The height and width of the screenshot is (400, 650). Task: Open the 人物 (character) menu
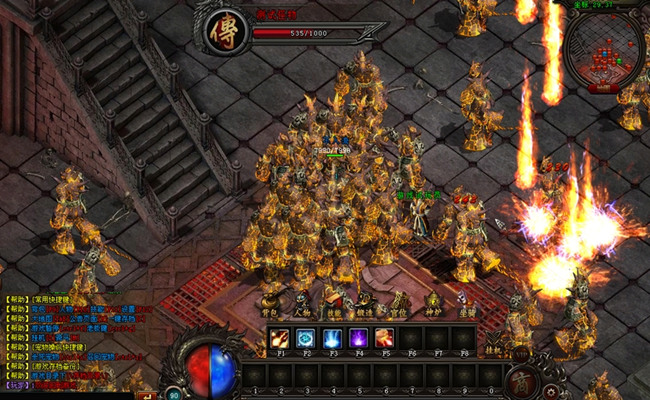(x=302, y=305)
